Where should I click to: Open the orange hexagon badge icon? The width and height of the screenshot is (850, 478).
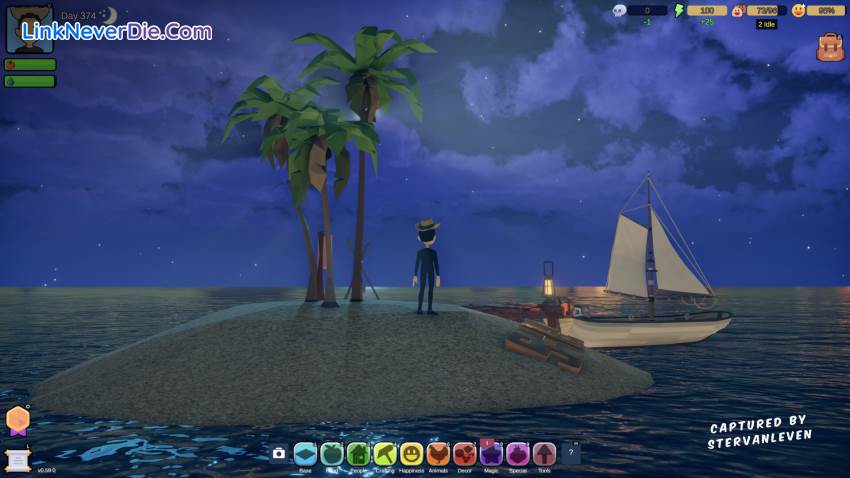pos(18,420)
